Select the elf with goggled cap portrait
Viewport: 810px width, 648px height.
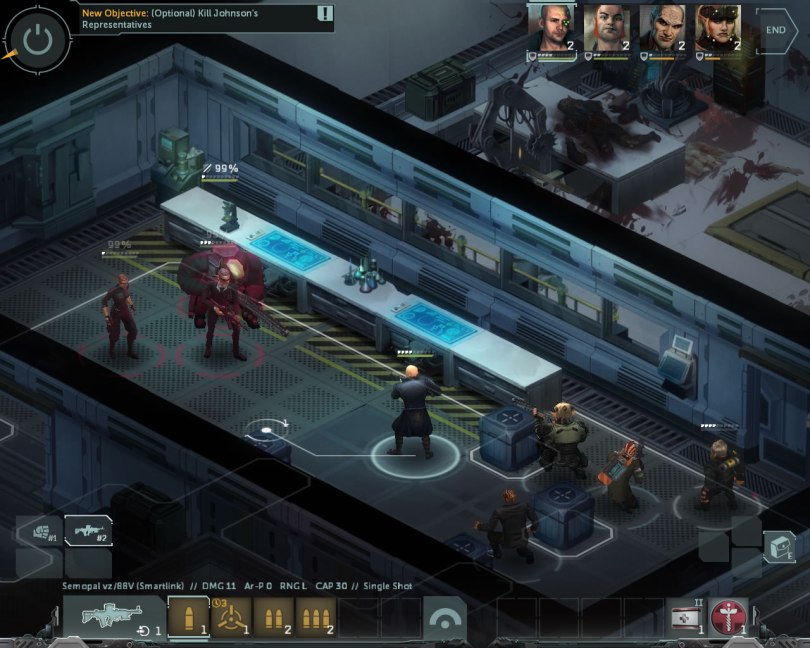coord(719,28)
